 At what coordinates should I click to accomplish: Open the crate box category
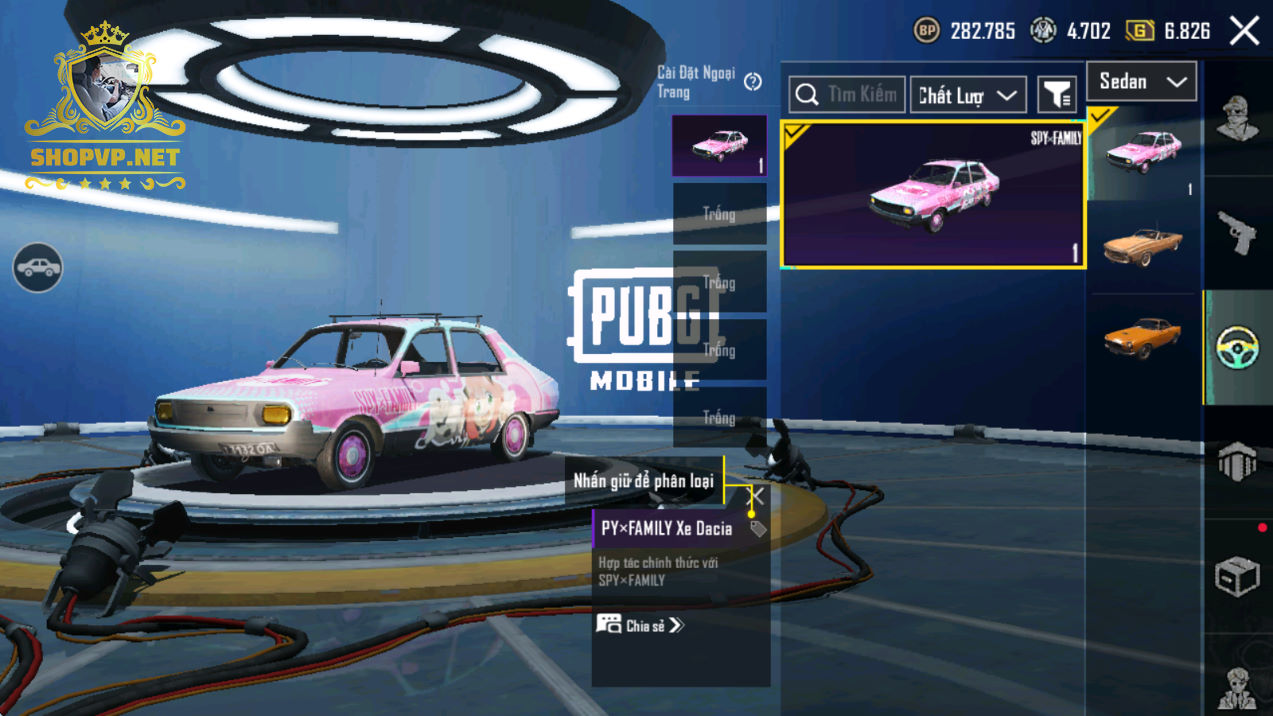point(1238,577)
